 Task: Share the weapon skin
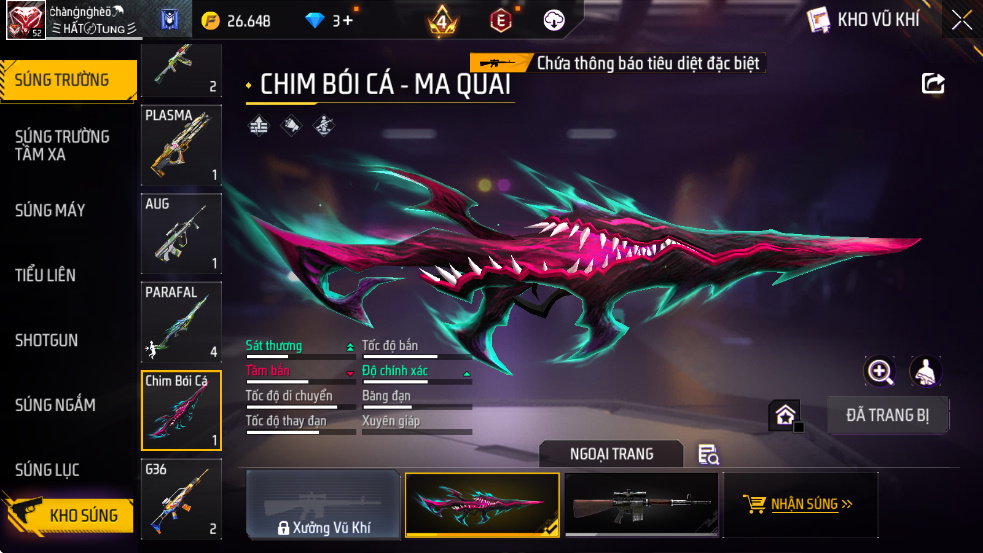pos(933,83)
